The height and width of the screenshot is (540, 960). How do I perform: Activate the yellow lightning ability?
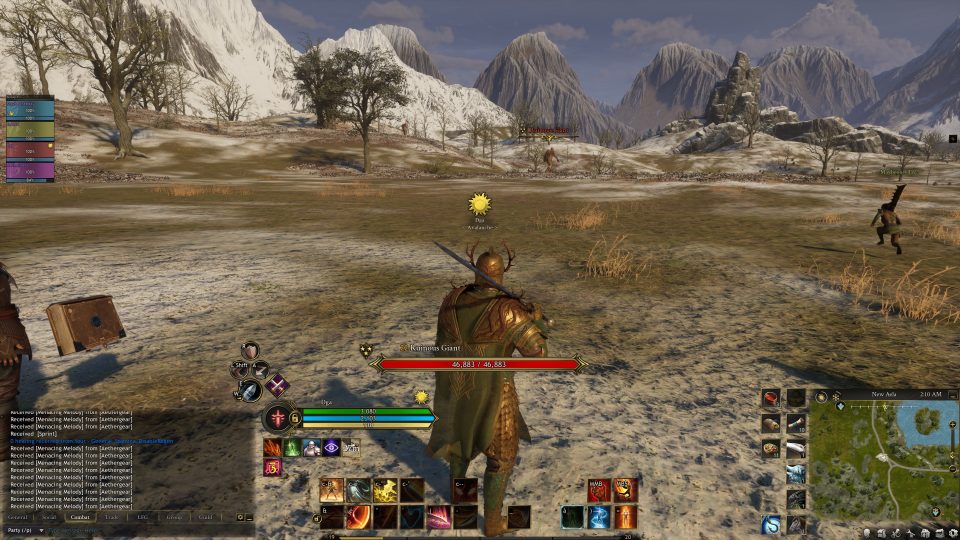point(385,490)
